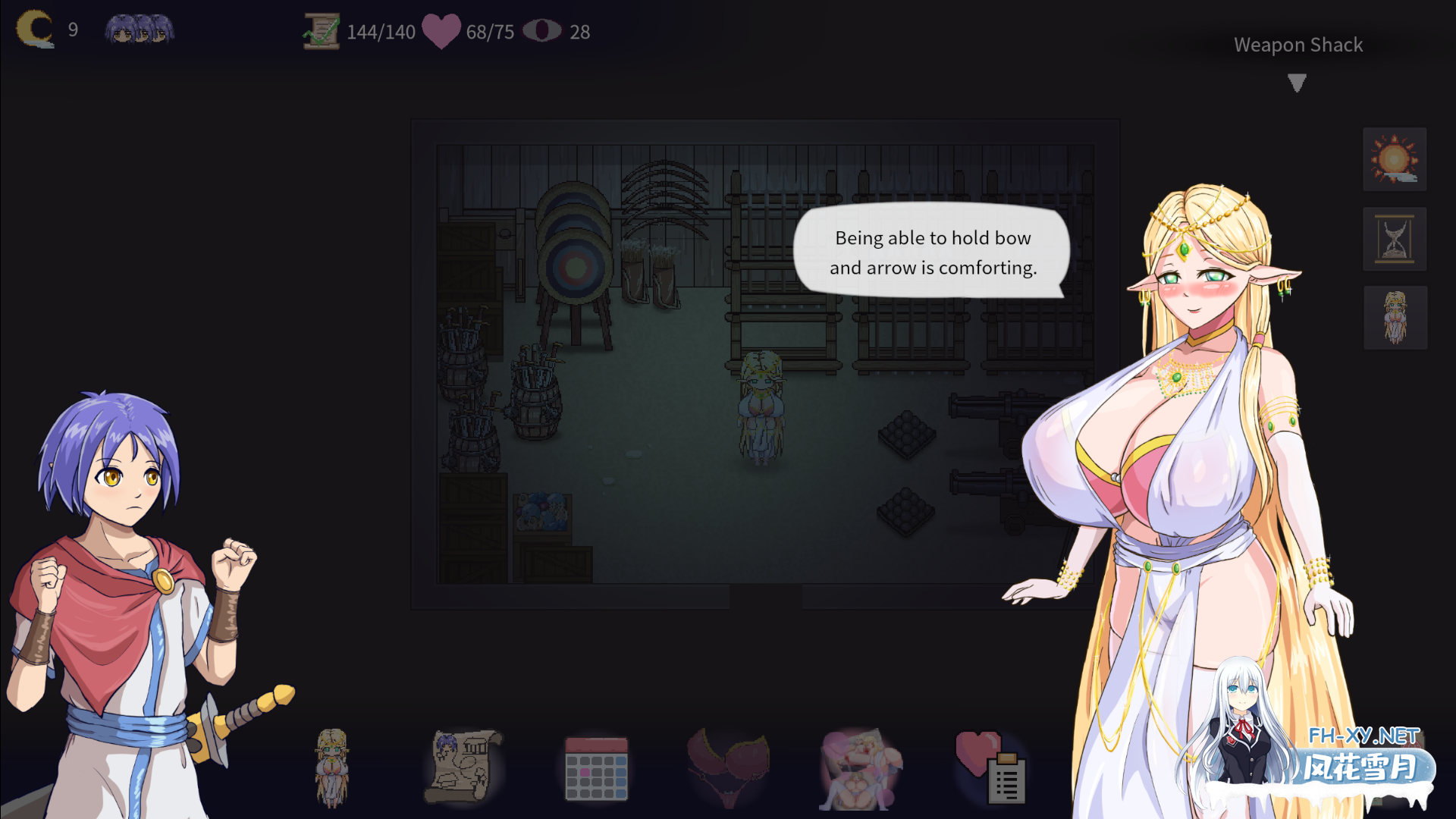Select the hourglass wait icon
The width and height of the screenshot is (1456, 819).
click(x=1395, y=240)
